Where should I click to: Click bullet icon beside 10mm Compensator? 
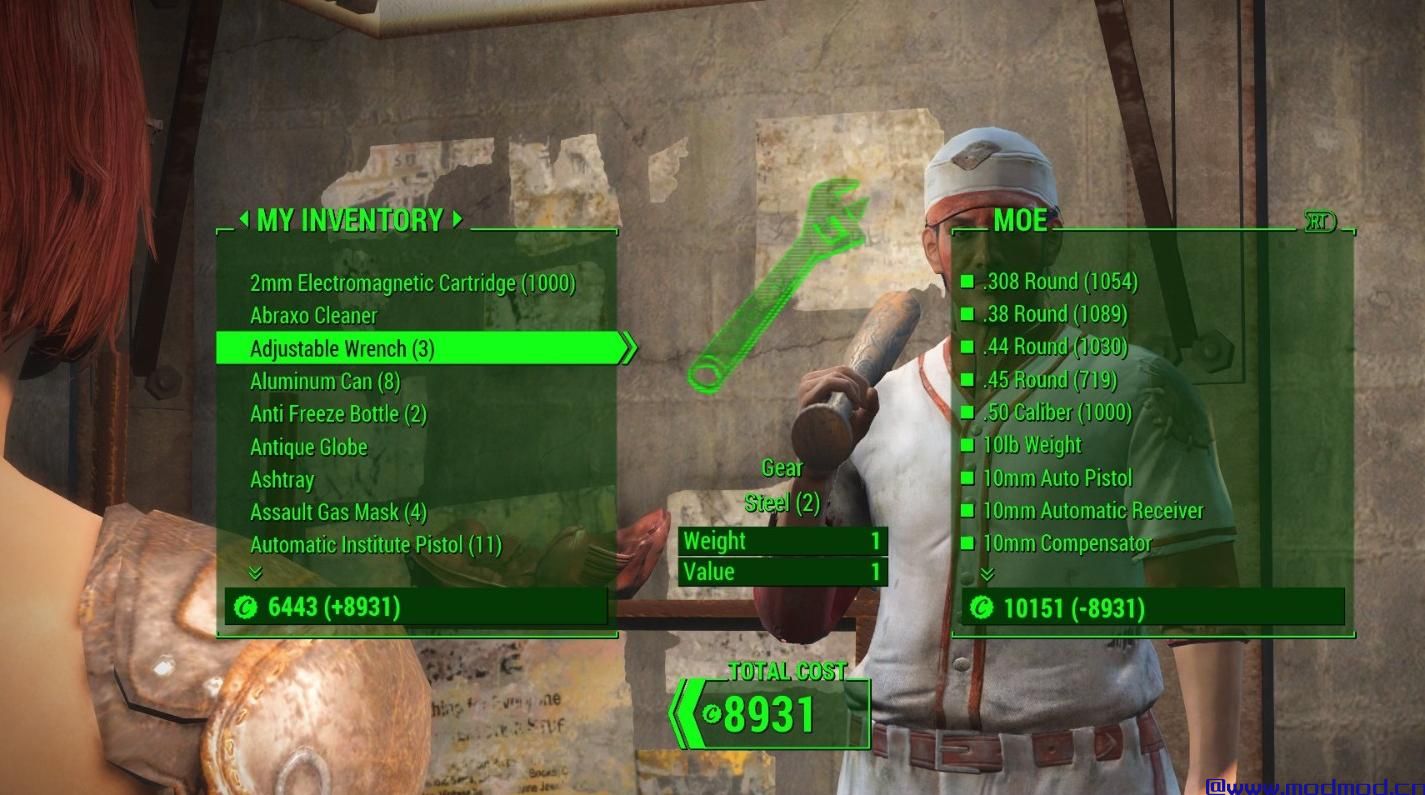click(966, 544)
